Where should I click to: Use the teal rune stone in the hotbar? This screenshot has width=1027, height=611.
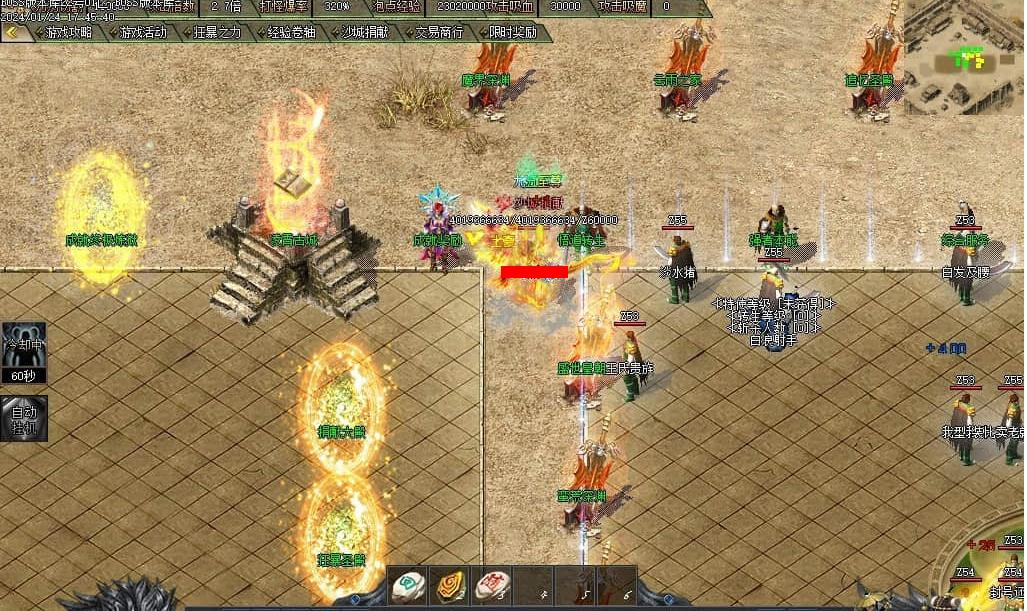(407, 586)
